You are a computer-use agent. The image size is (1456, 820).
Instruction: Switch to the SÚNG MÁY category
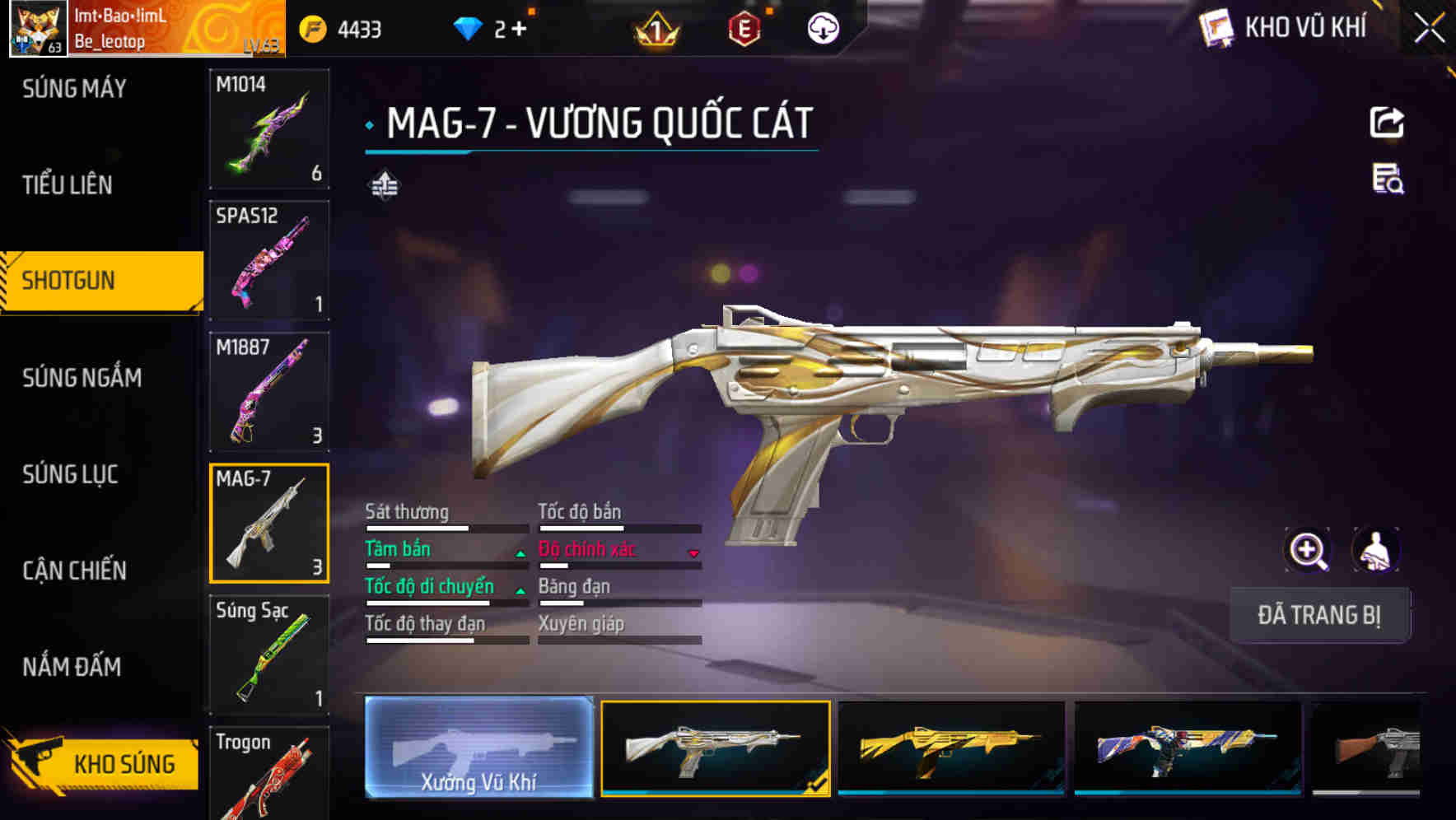coord(74,89)
